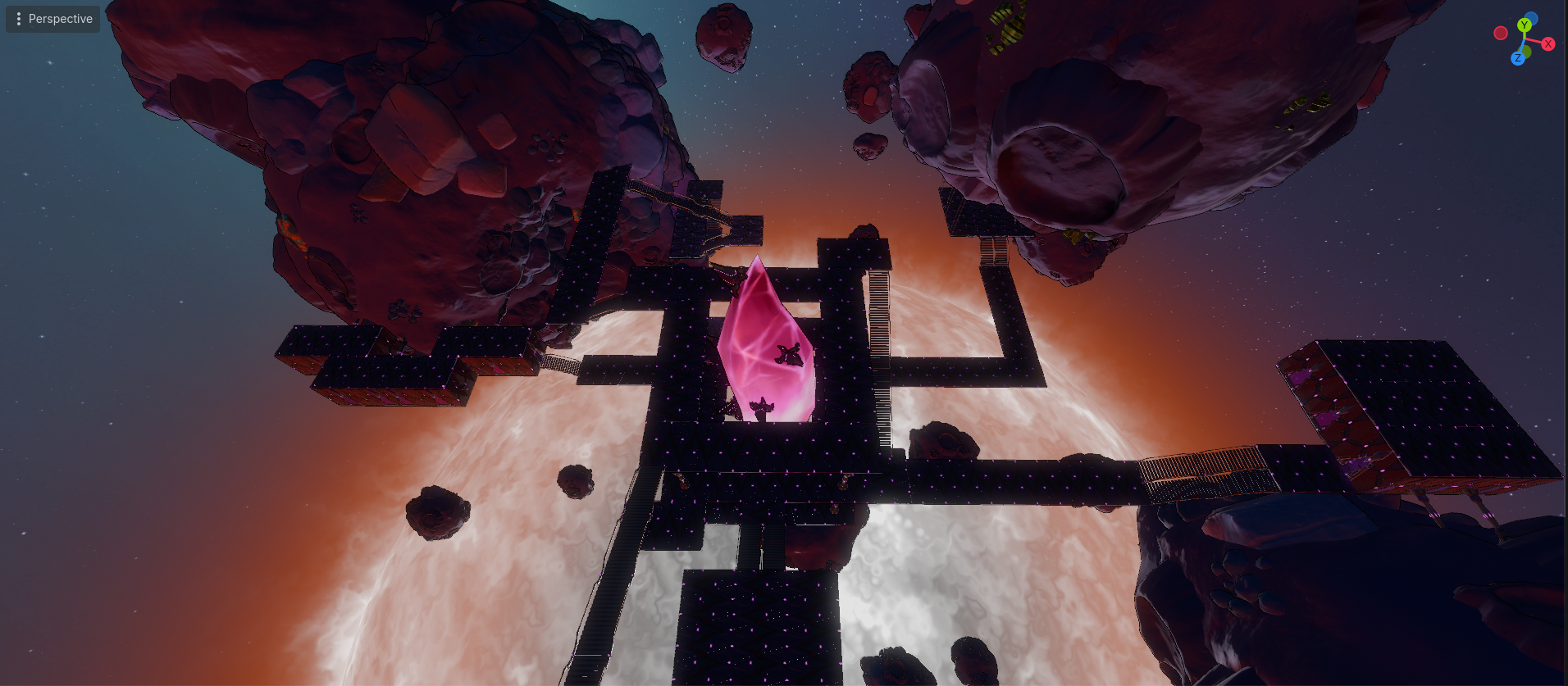Click the unlabeled dark red negative X handle
1568x686 pixels.
1501,34
